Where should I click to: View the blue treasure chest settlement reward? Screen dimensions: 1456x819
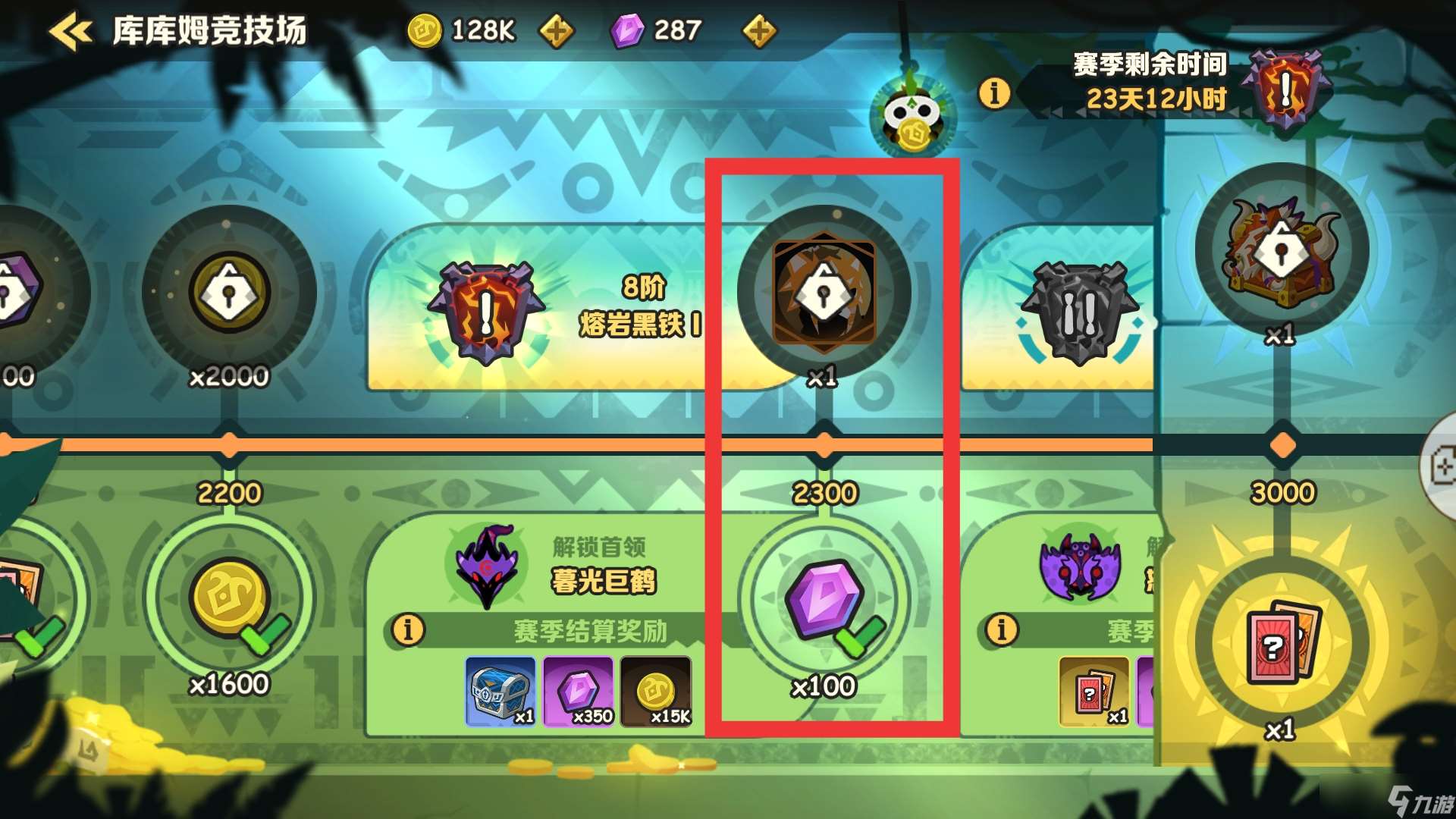pos(500,692)
